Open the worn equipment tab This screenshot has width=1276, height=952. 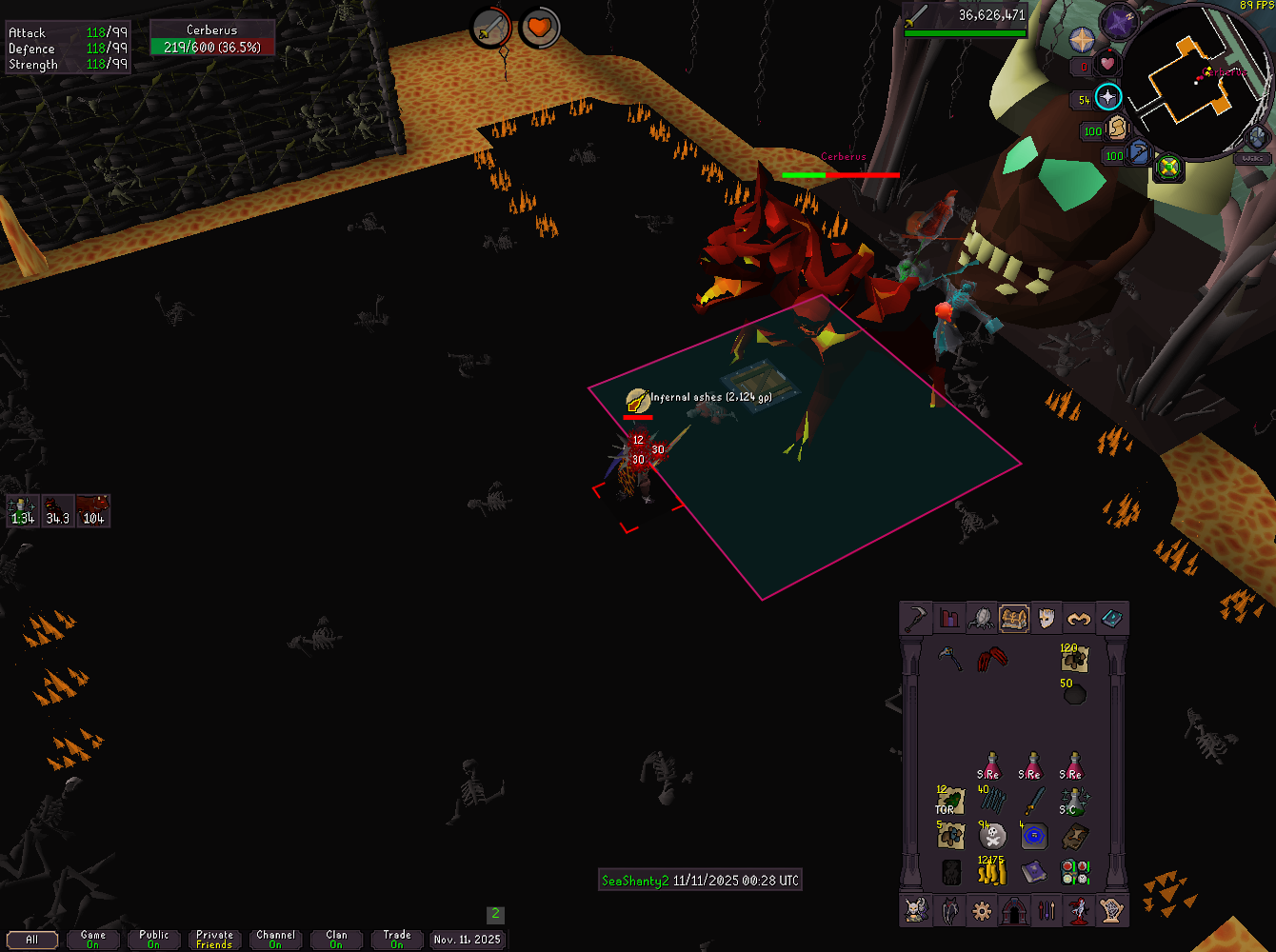point(1046,619)
